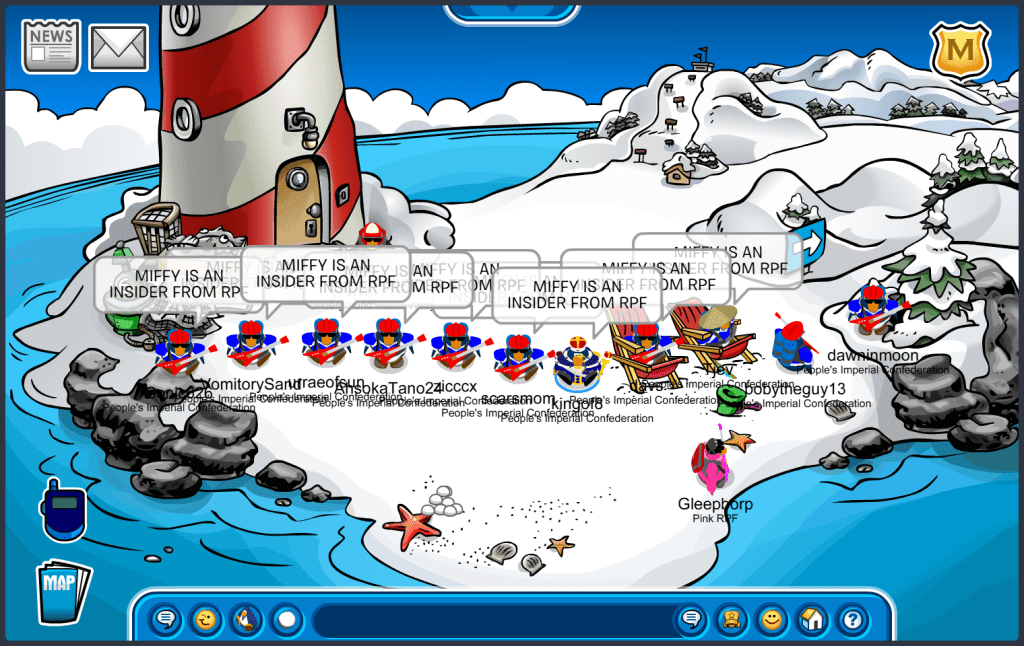Go to your igloo with house icon
Screen dimensions: 1024x646
tap(812, 620)
